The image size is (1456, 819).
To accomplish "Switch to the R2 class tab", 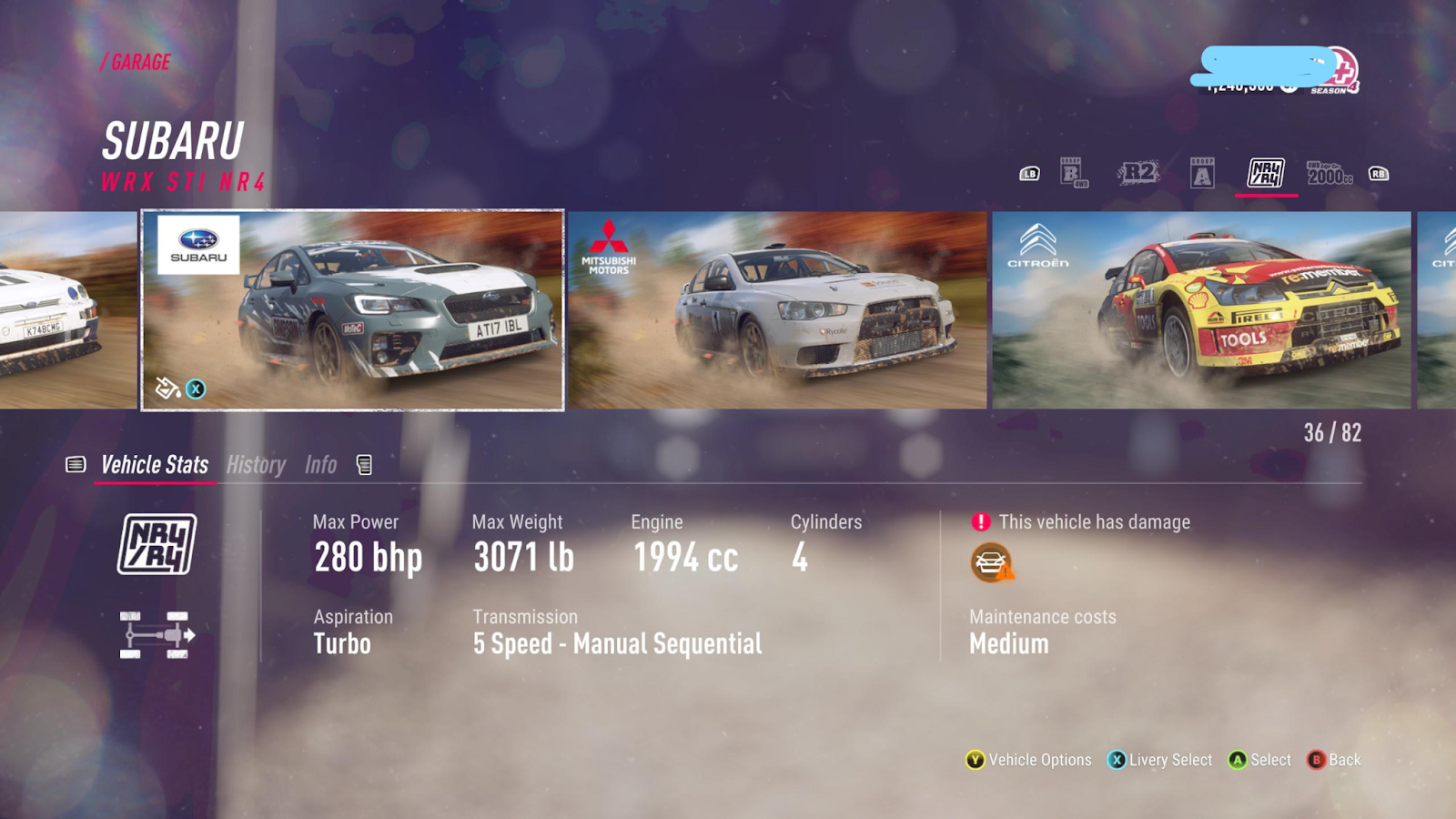I will pos(1138,173).
